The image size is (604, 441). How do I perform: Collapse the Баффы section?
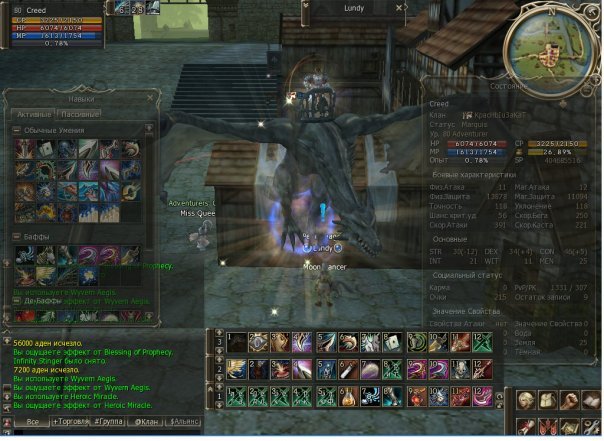tap(17, 236)
